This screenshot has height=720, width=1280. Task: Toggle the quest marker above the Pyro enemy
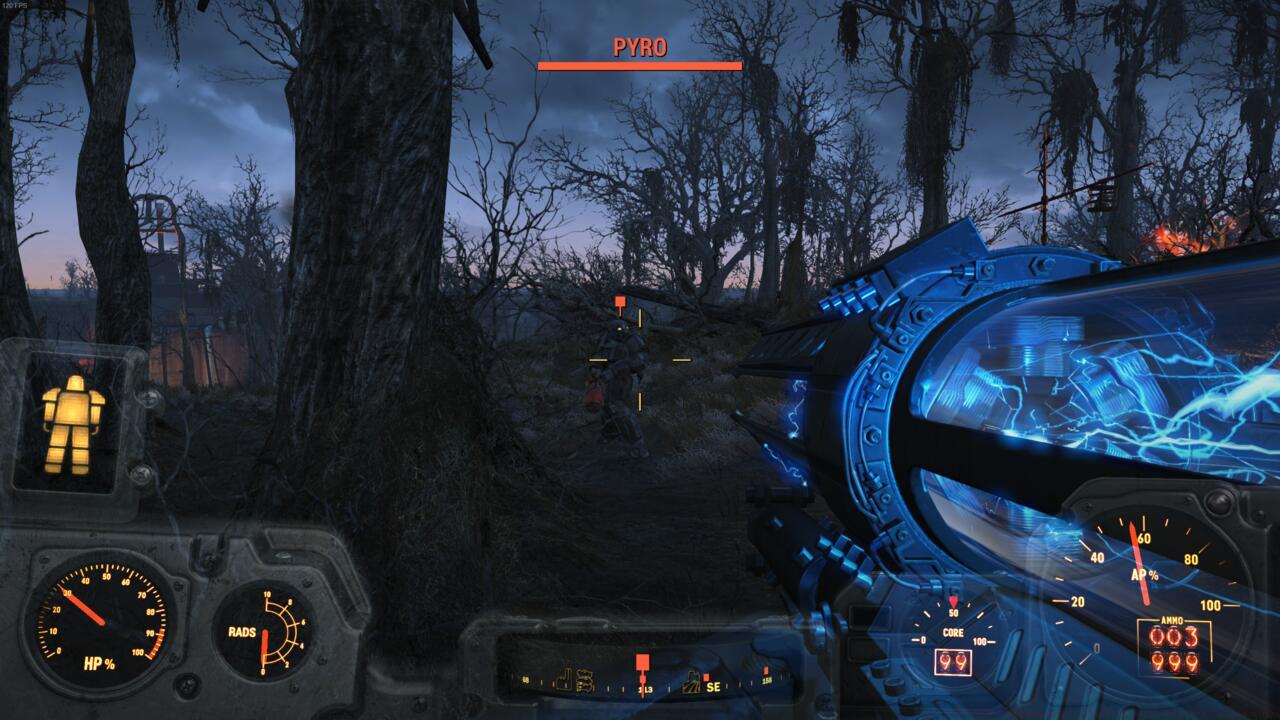point(620,300)
